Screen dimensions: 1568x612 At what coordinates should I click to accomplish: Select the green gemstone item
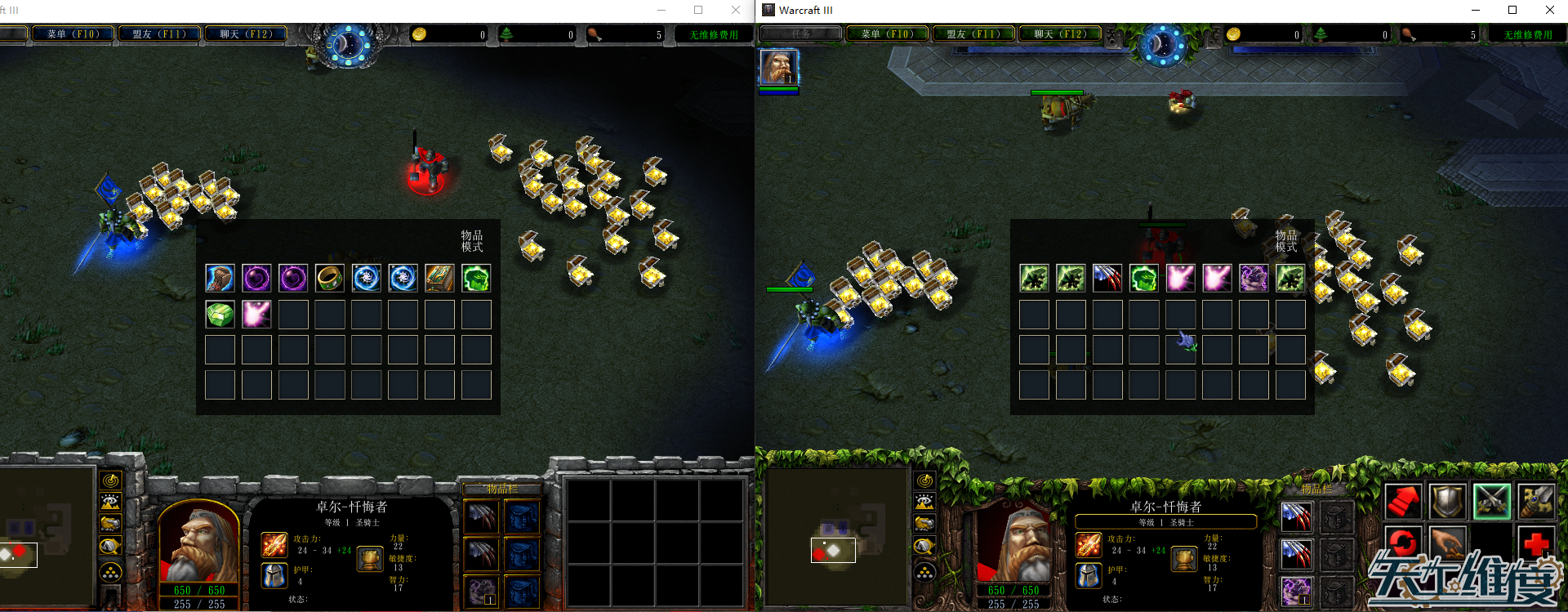[220, 315]
